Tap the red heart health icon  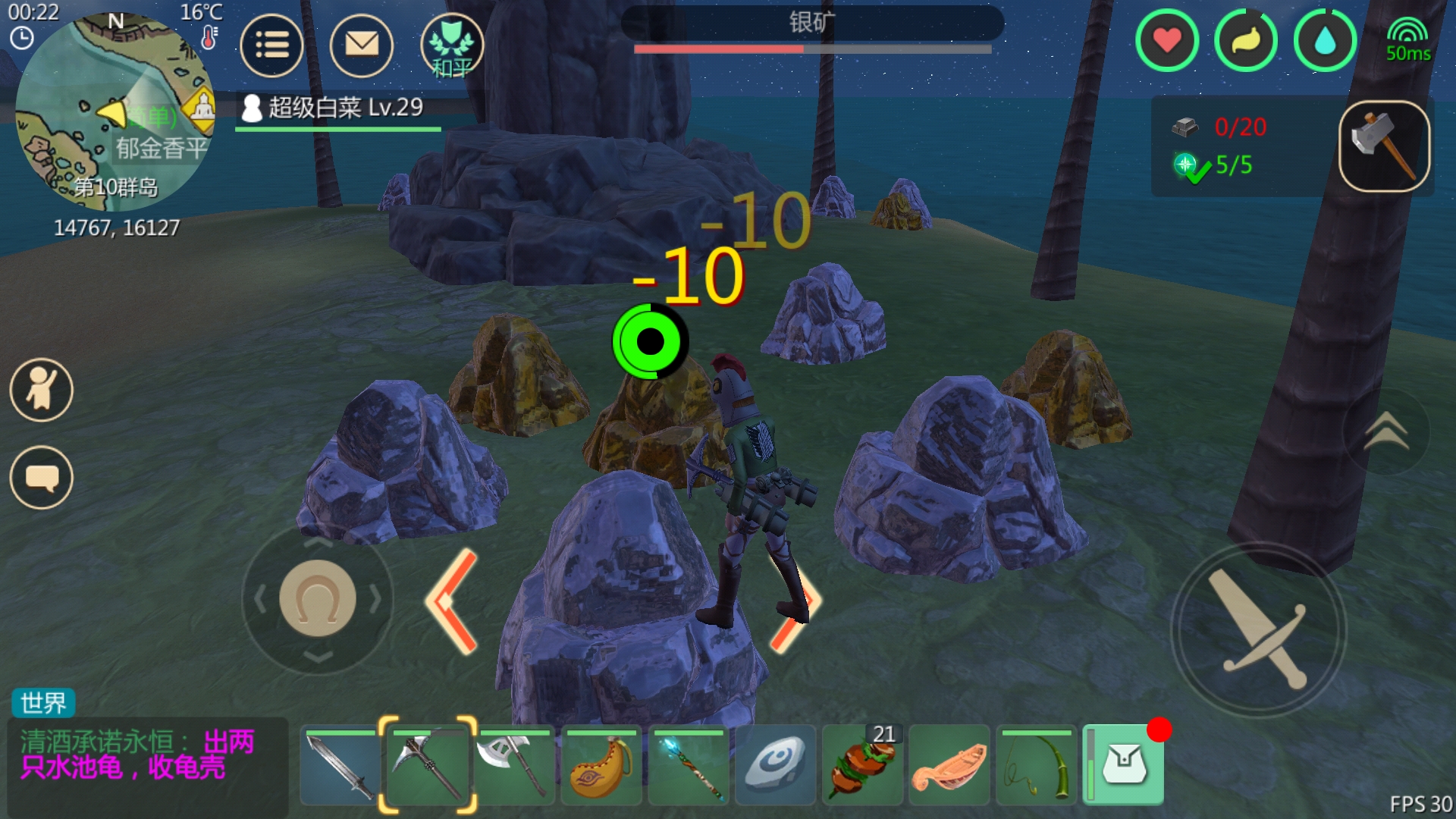coord(1166,41)
